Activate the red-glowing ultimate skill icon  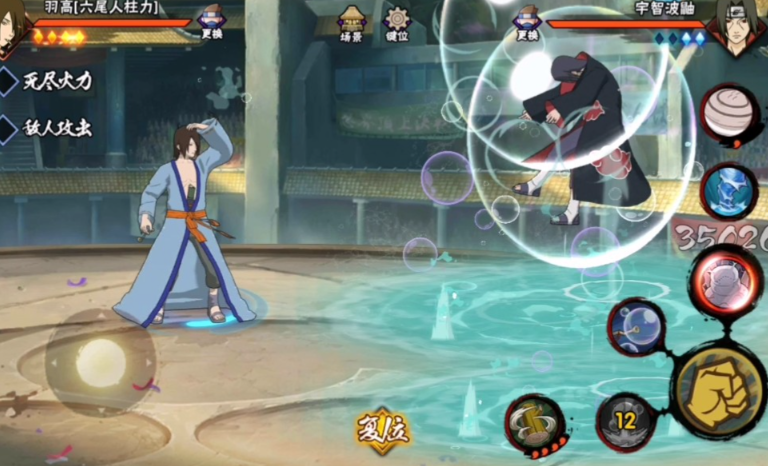click(x=725, y=279)
